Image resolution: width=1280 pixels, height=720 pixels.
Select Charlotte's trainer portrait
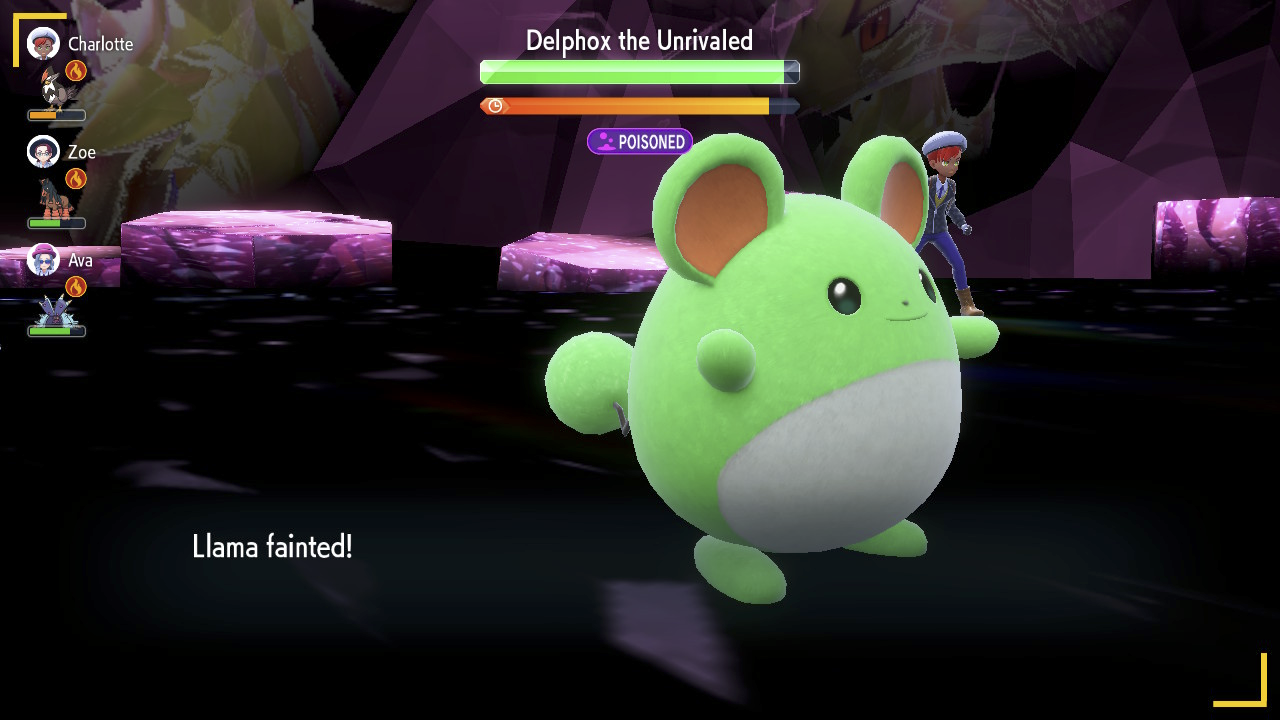(44, 44)
